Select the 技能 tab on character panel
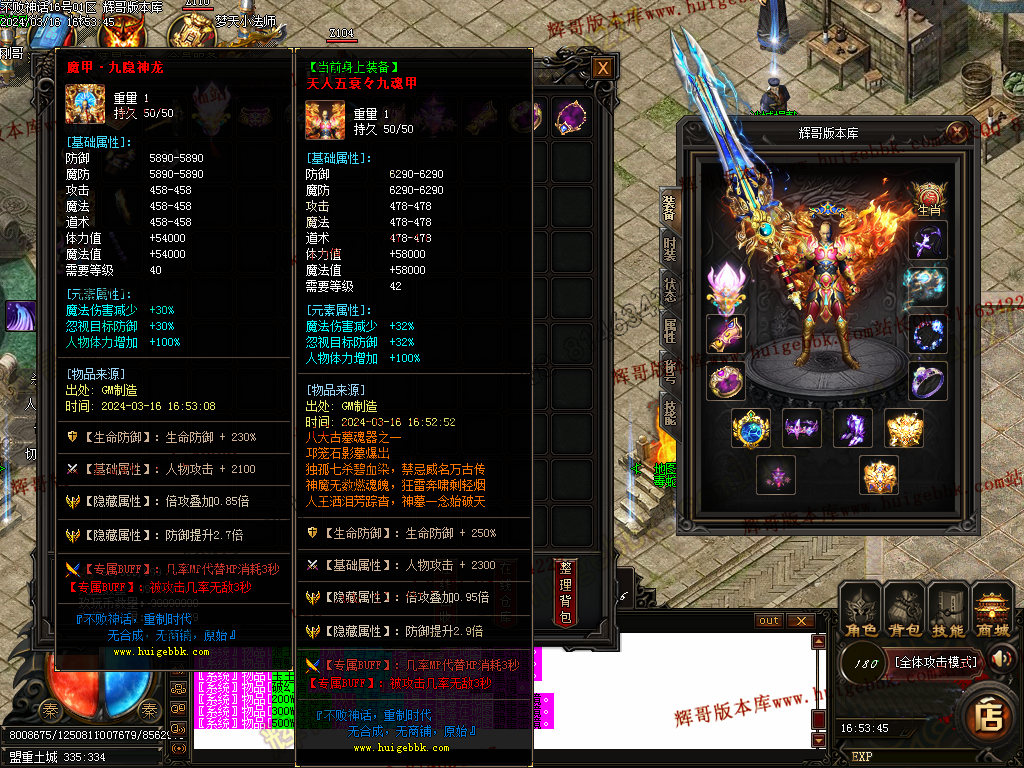1024x768 pixels. [670, 411]
